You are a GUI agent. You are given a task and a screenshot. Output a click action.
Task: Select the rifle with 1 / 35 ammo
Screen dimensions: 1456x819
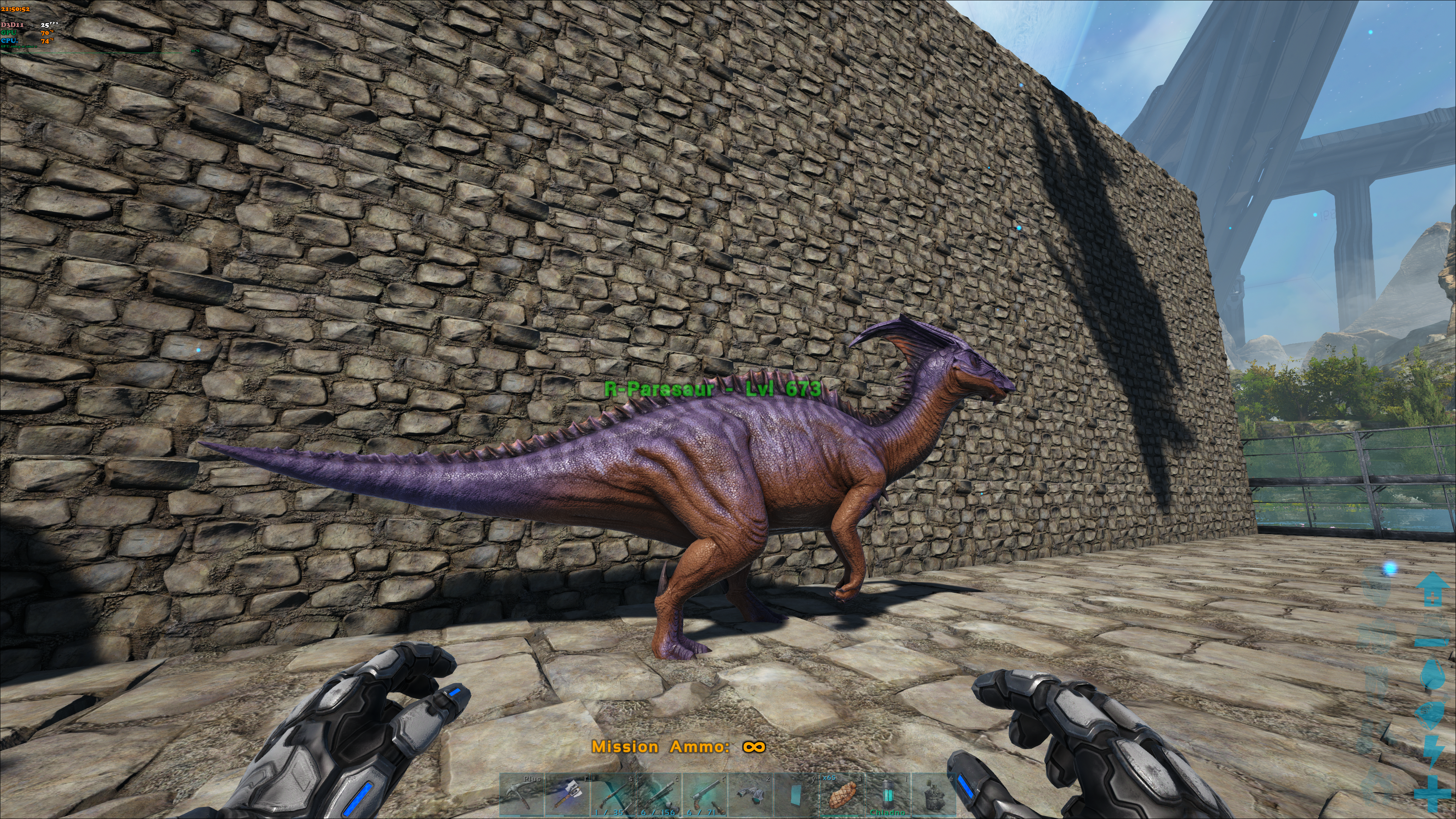[613, 794]
